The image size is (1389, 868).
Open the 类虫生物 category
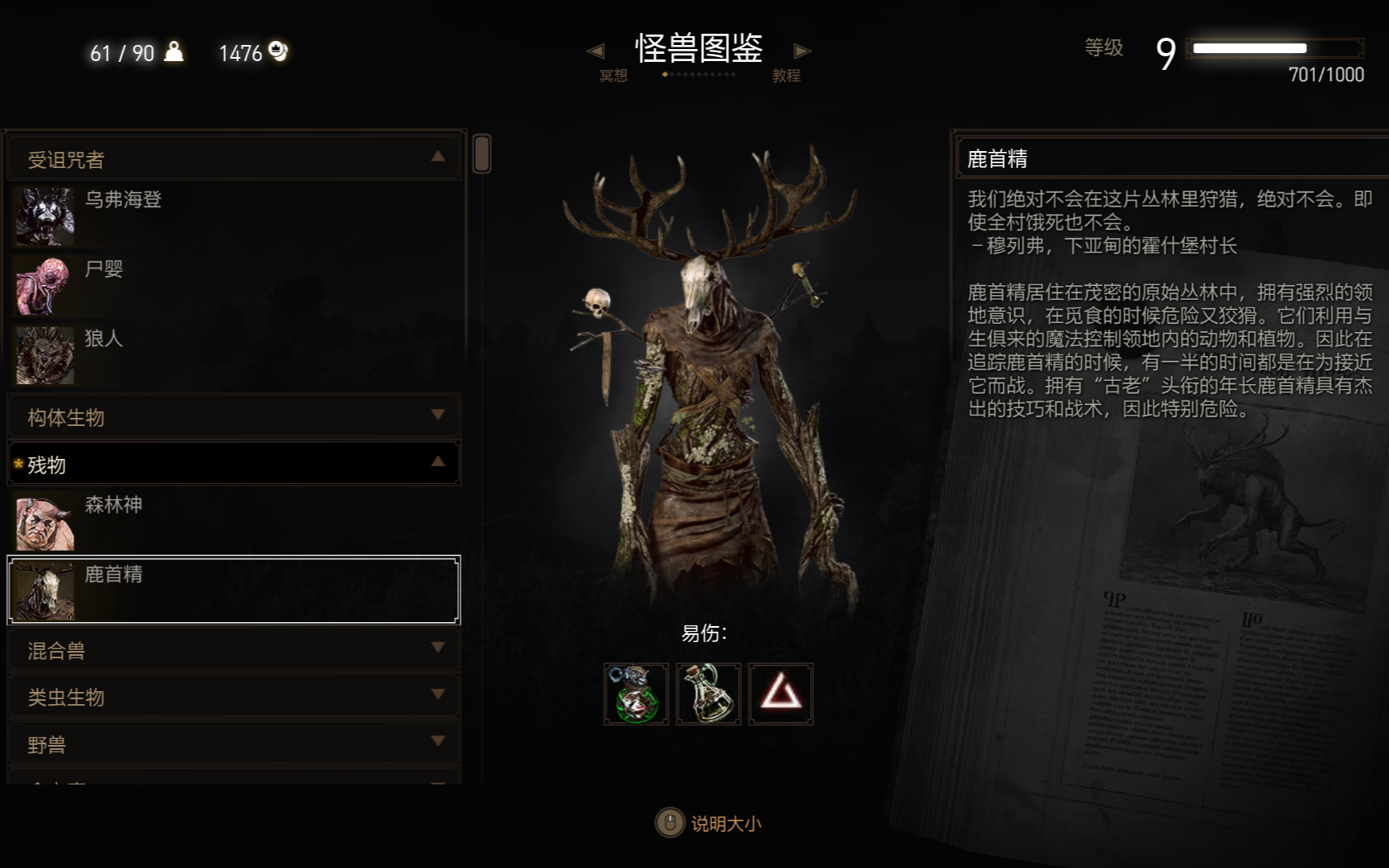tap(233, 696)
